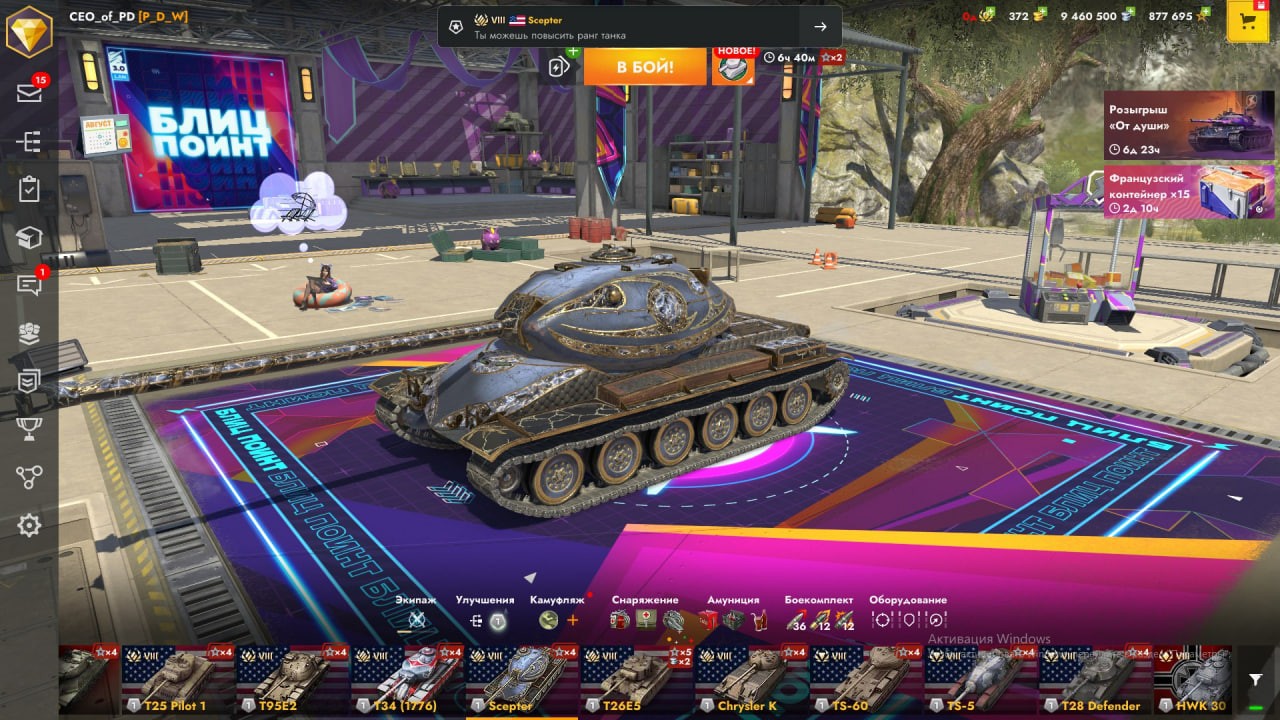Pick the T26E5 tank
Viewport: 1280px width, 720px height.
636,680
